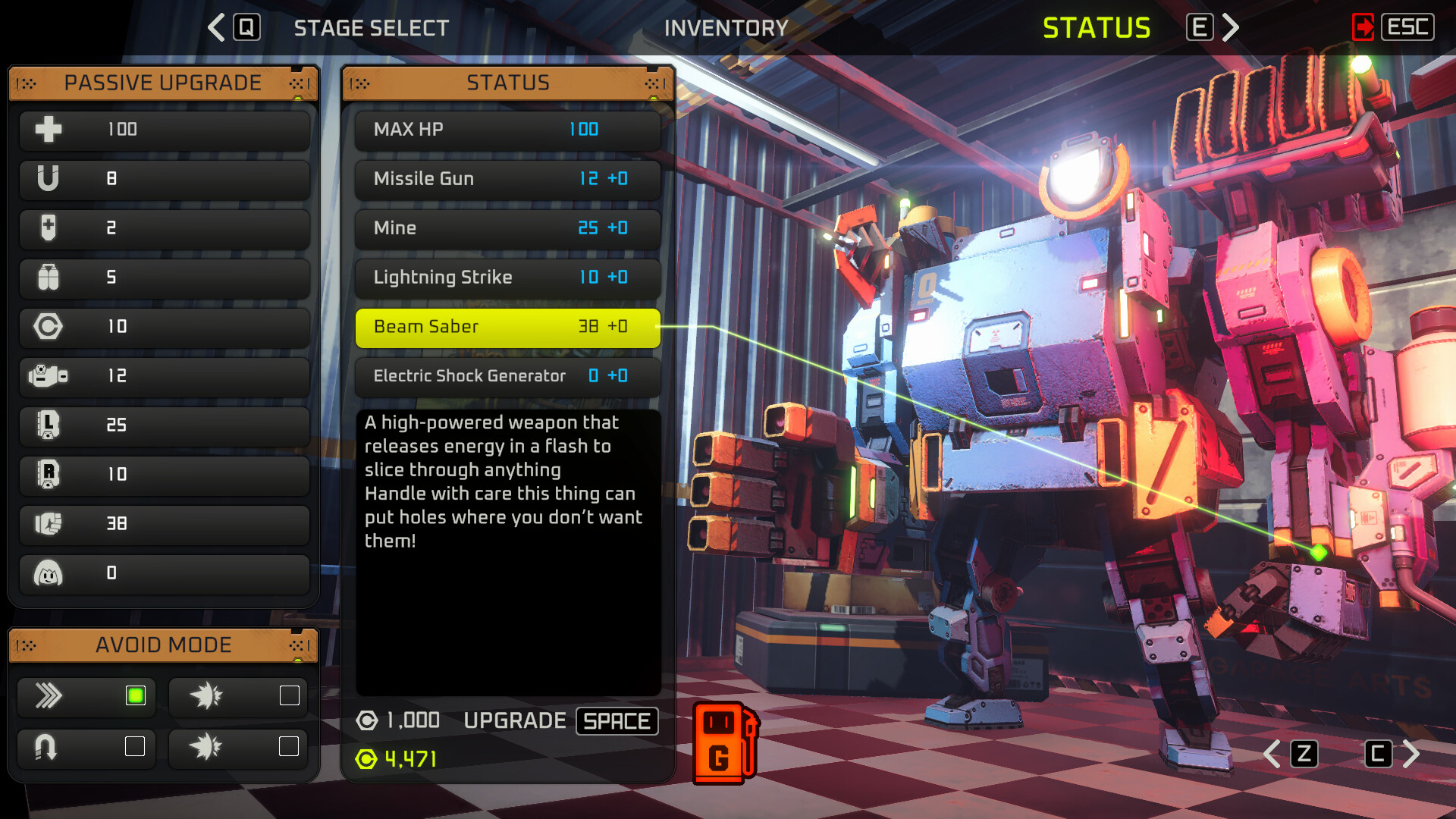Pick the Lightning Strike row
The height and width of the screenshot is (819, 1456).
[507, 278]
